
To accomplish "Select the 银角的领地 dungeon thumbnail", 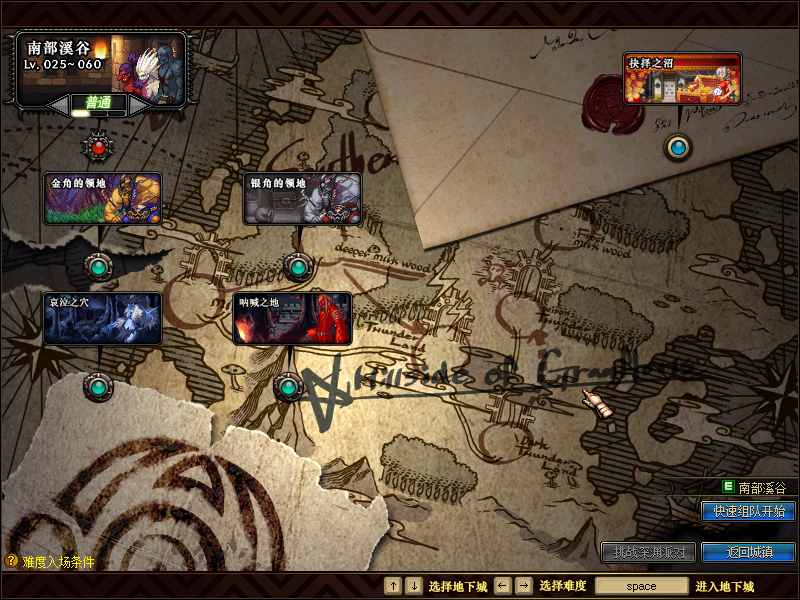I will (303, 198).
